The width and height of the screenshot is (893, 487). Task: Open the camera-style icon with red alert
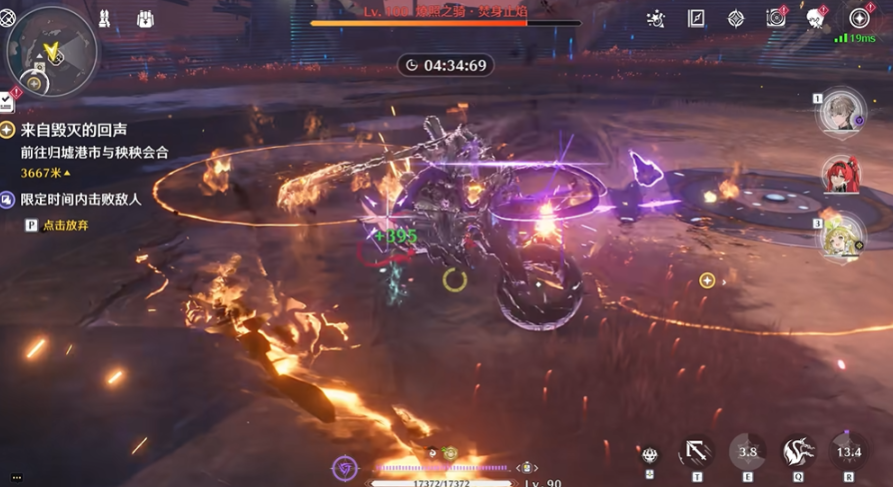[x=775, y=19]
